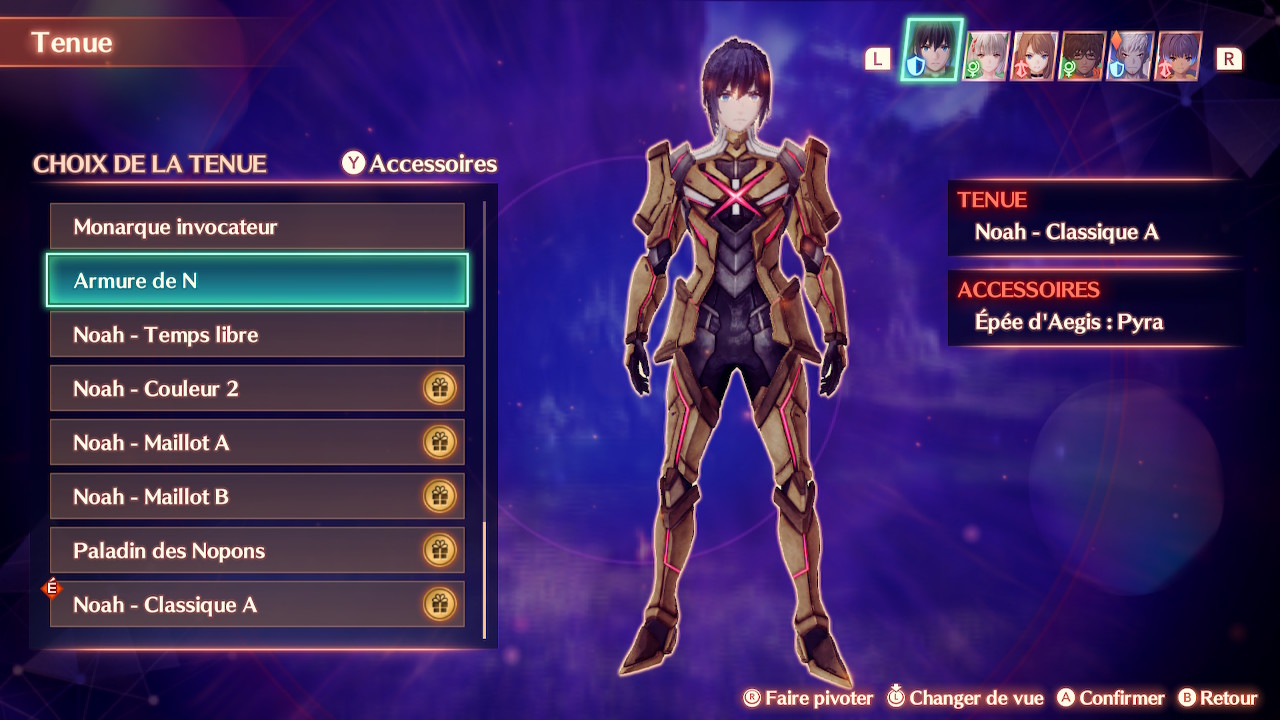
Task: Switch to the purple-haired character portrait
Action: [x=1179, y=56]
